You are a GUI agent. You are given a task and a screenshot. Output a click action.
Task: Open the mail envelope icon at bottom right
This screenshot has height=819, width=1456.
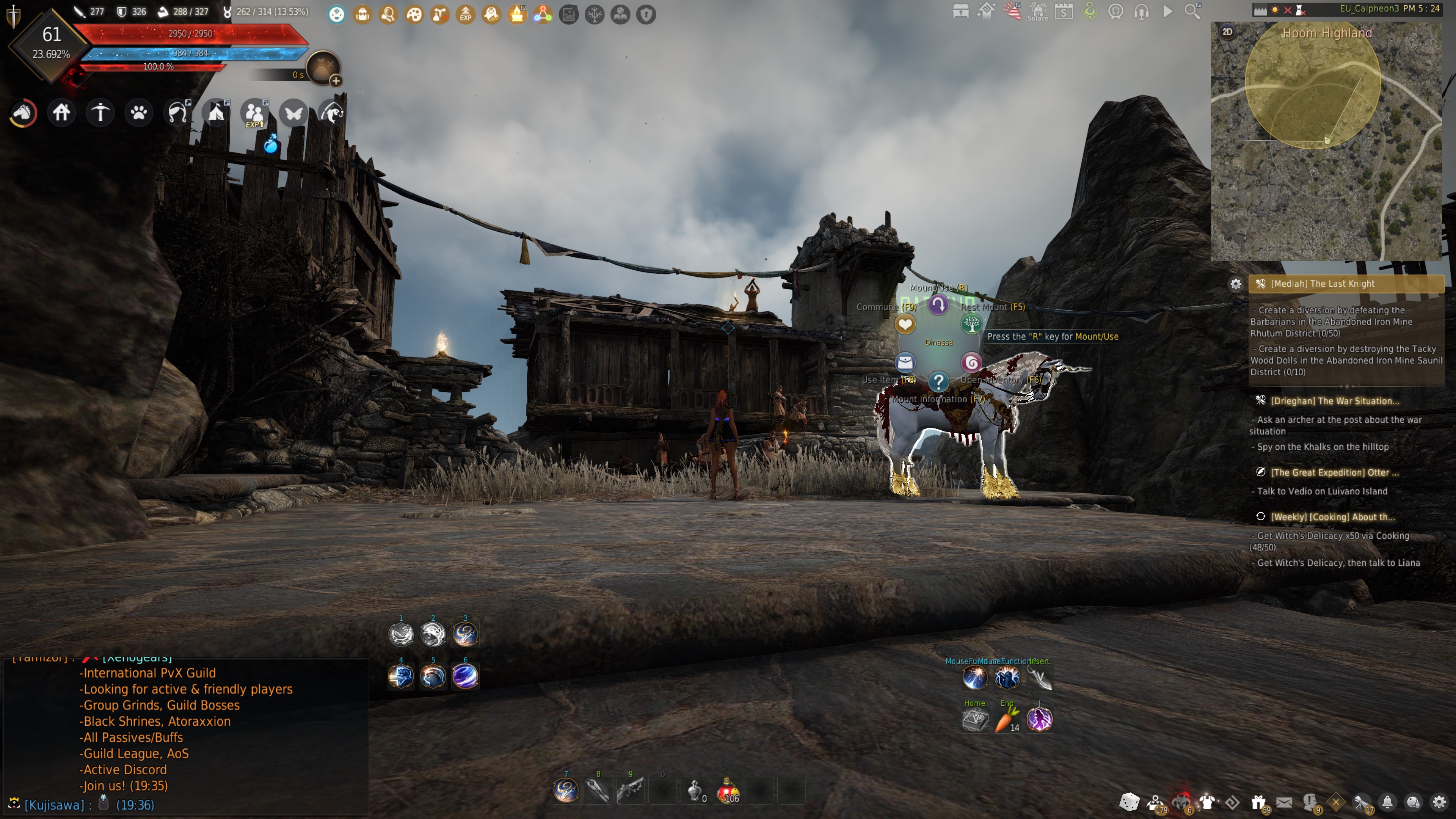(1283, 803)
